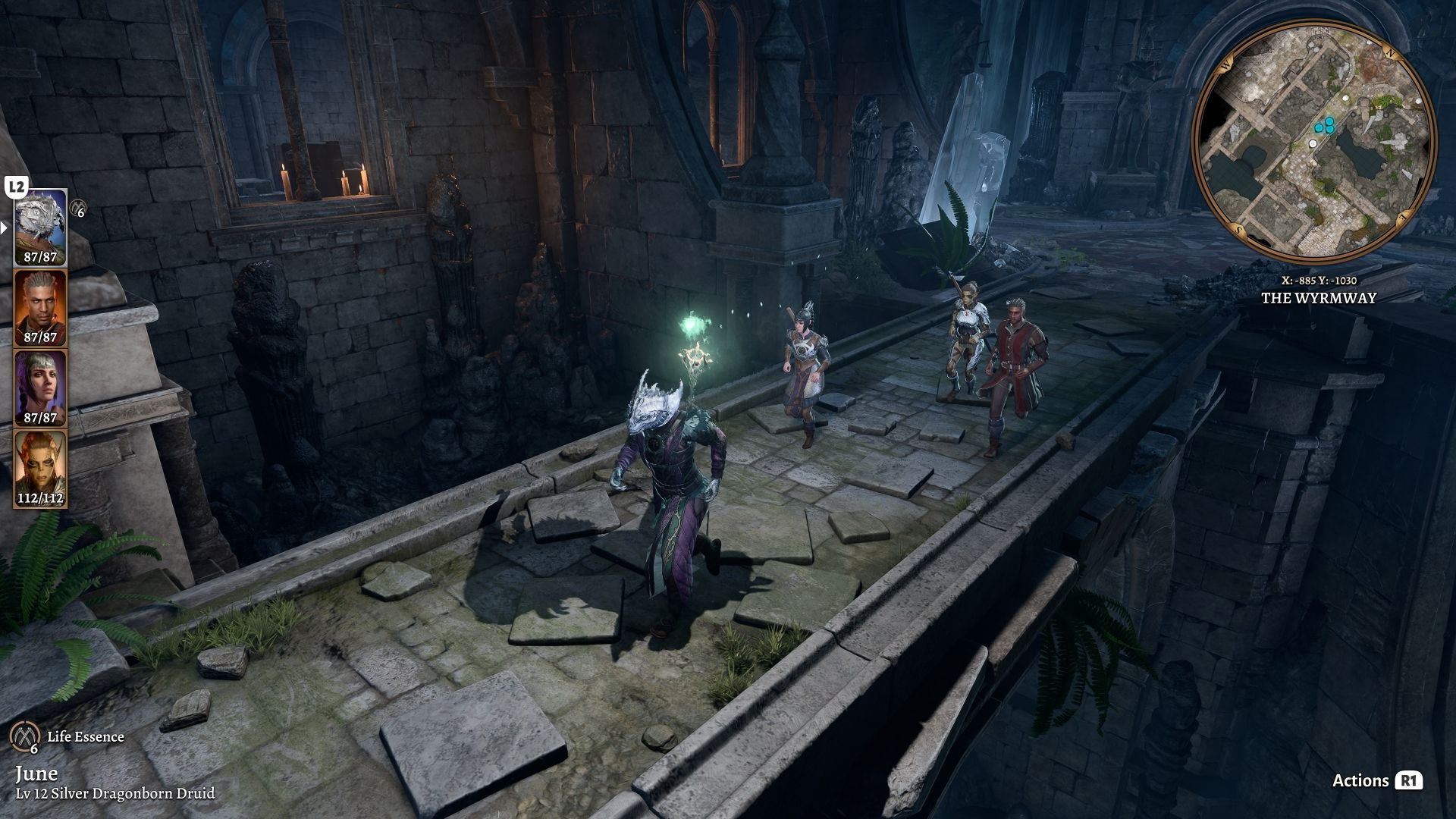Select the silver dragonborn portrait June
The height and width of the screenshot is (819, 1456).
point(41,226)
